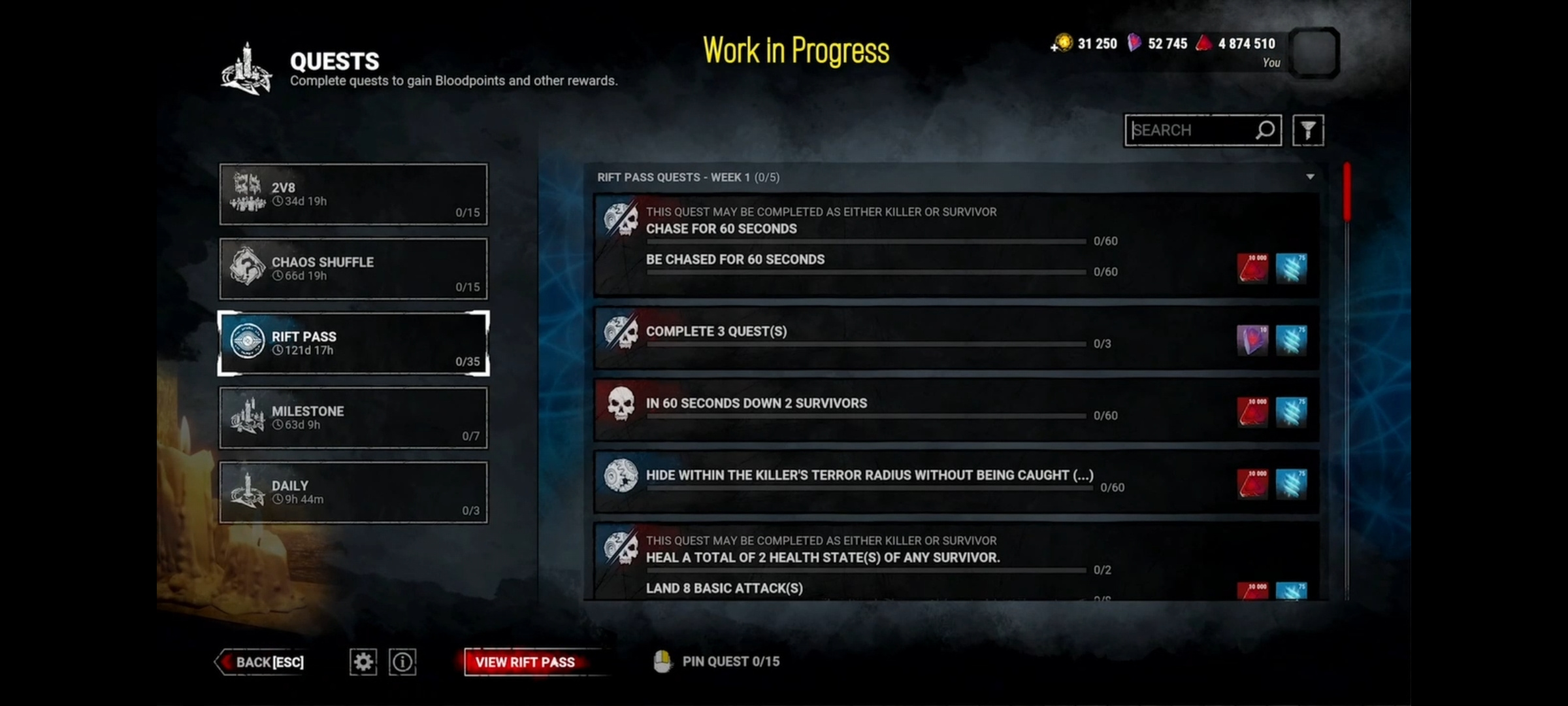Click the killer skull icon on the down quest
Screen dimensions: 1568x706
[x=621, y=403]
